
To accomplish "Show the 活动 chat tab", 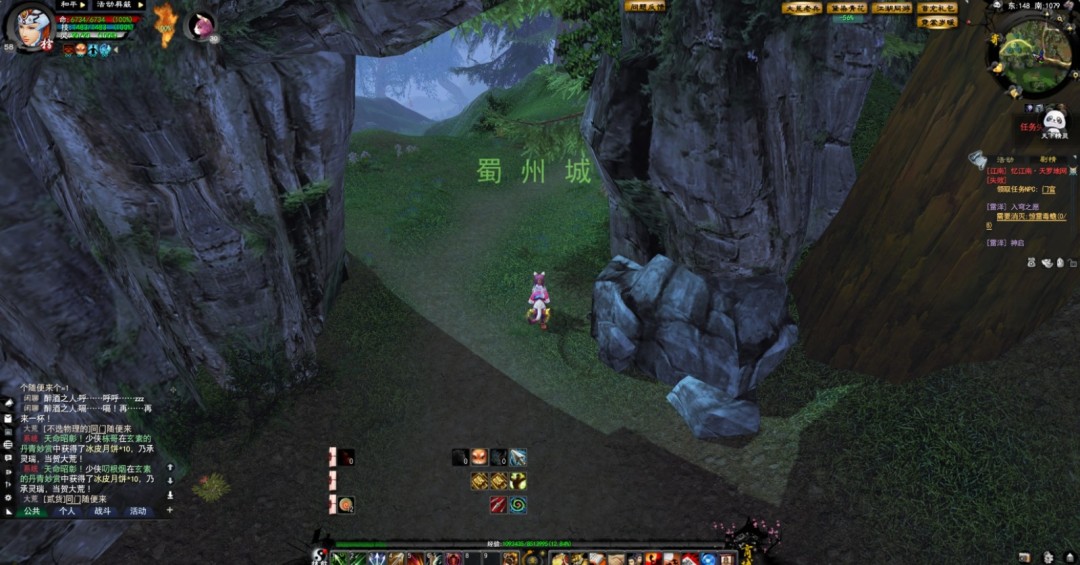I will tap(137, 511).
